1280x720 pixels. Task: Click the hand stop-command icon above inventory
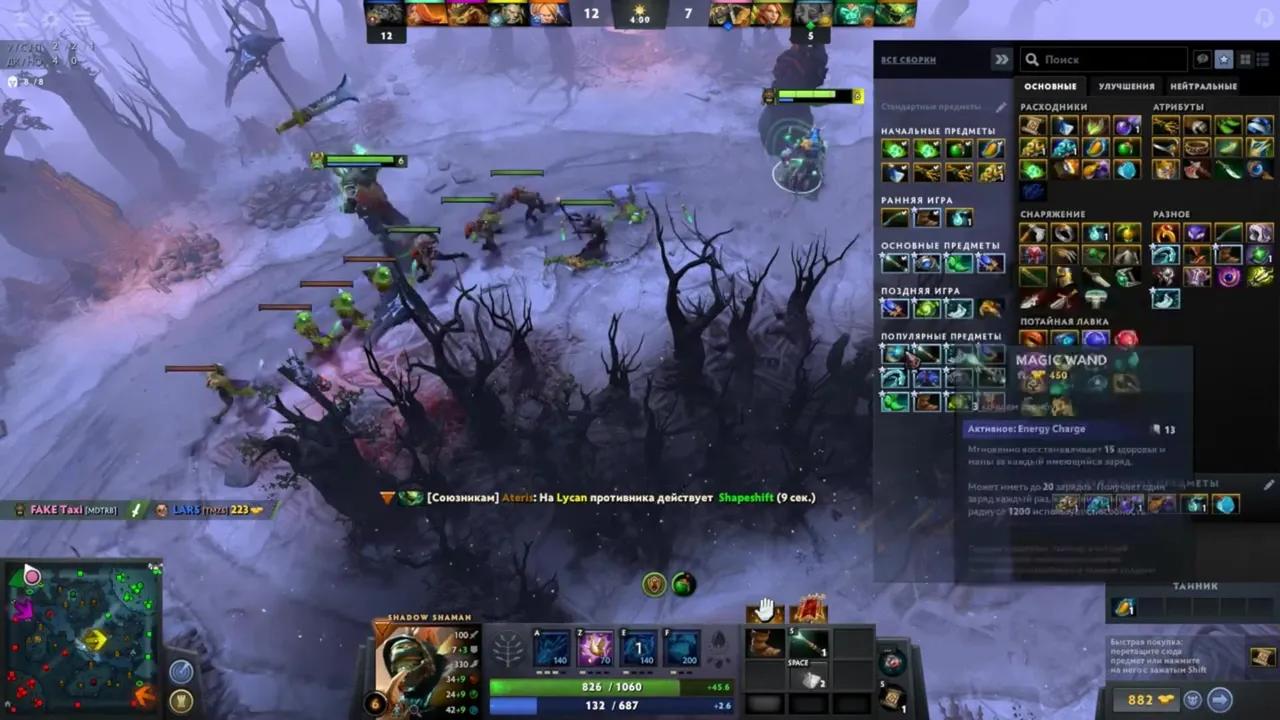click(765, 608)
